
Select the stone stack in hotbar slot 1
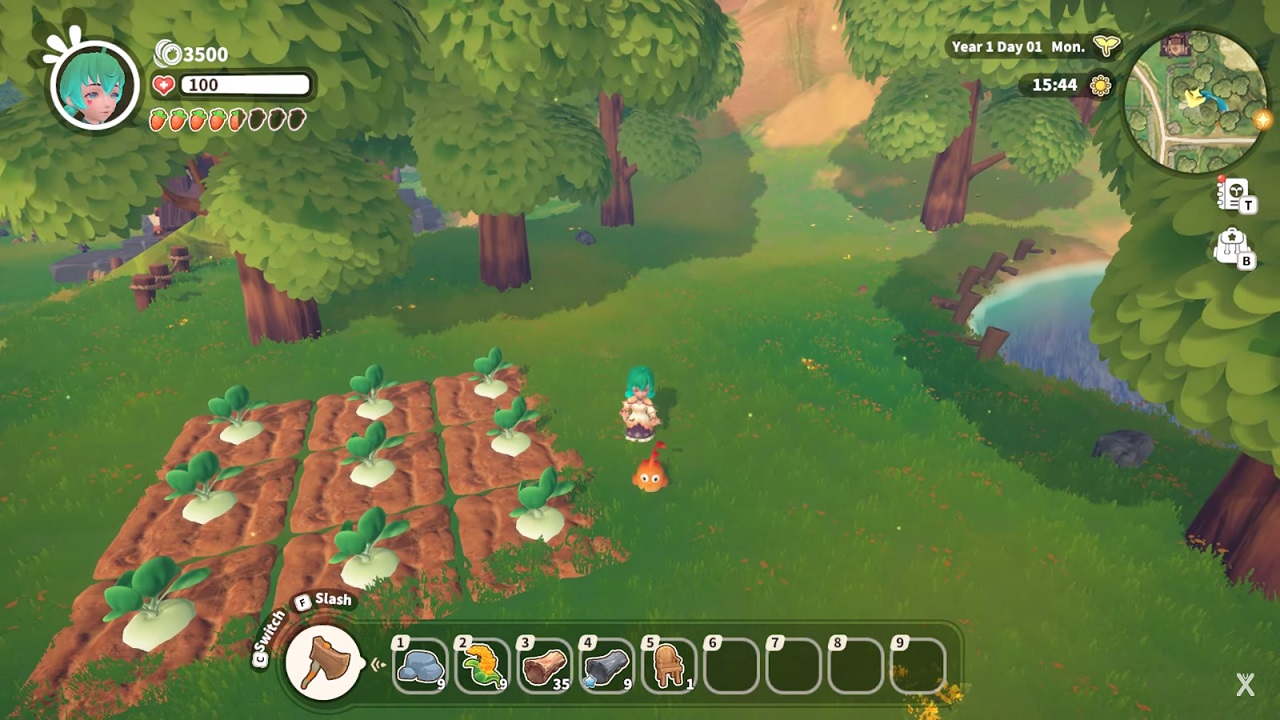(x=420, y=666)
